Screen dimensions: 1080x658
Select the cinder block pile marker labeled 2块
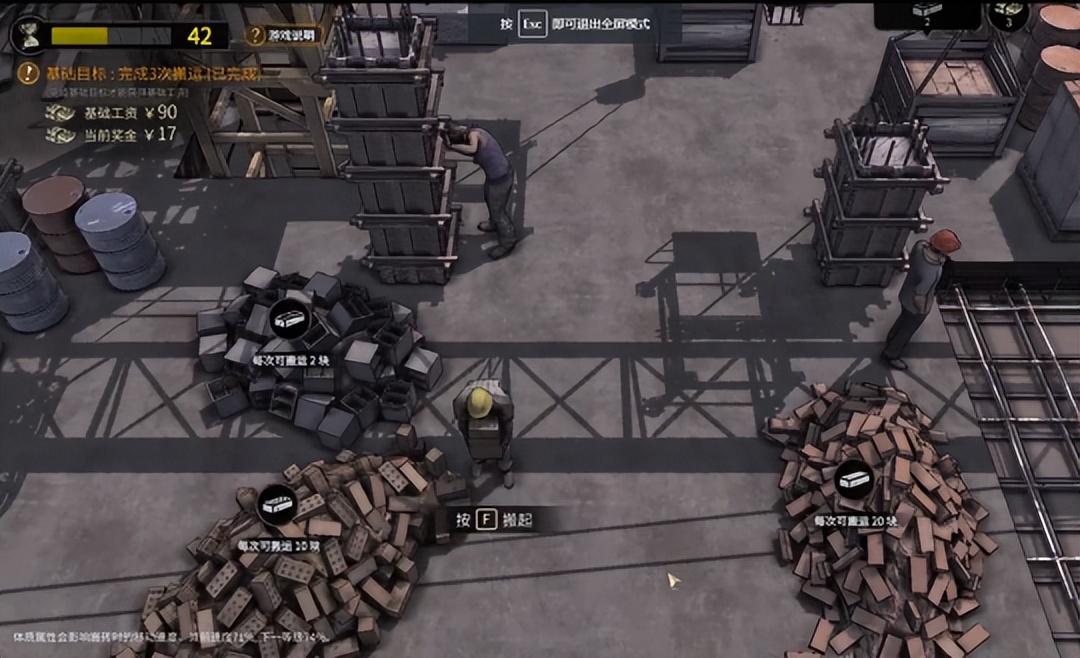pyautogui.click(x=291, y=318)
